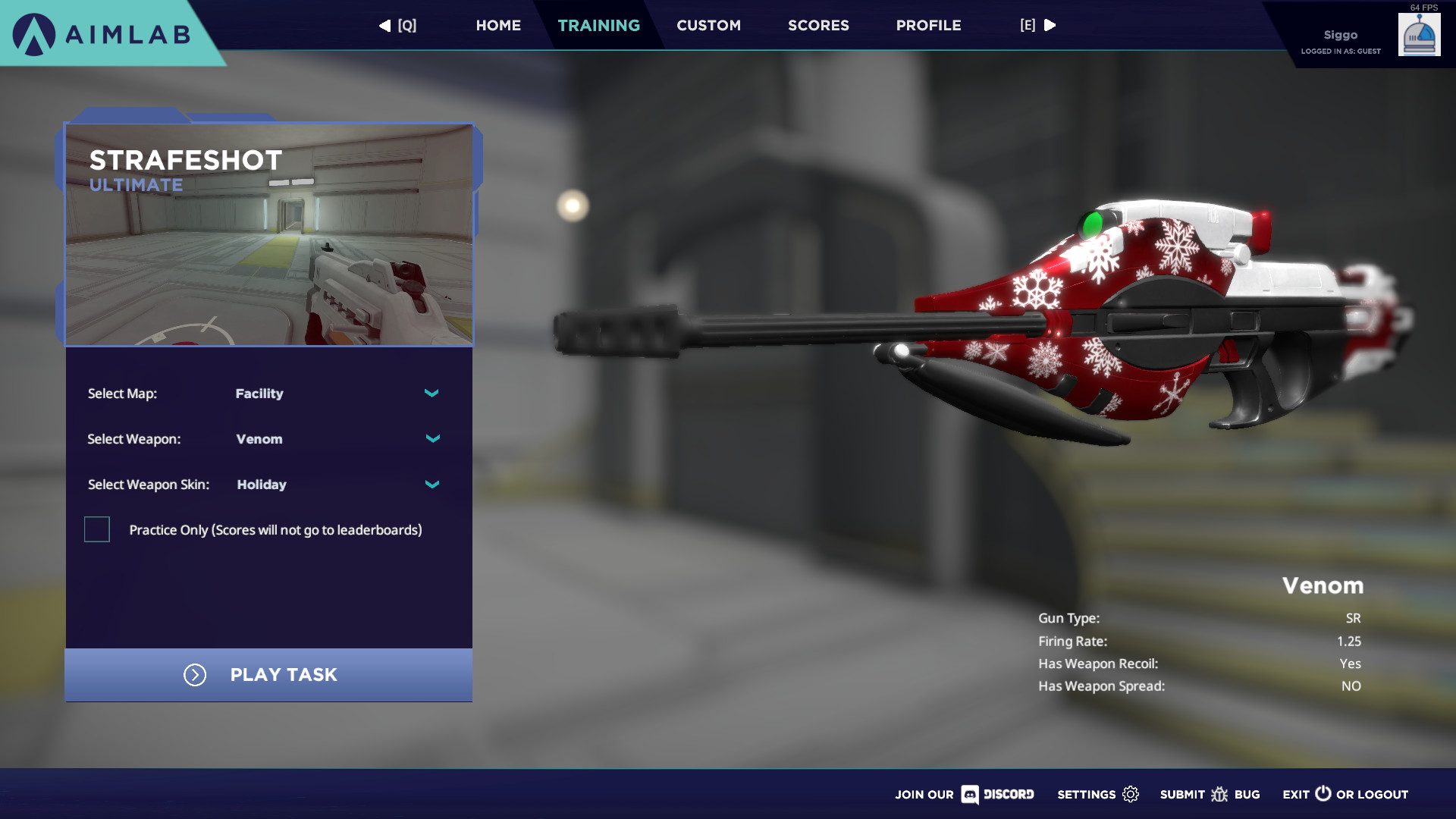The height and width of the screenshot is (819, 1456).
Task: Switch to the CUSTOM tab
Action: coord(708,25)
